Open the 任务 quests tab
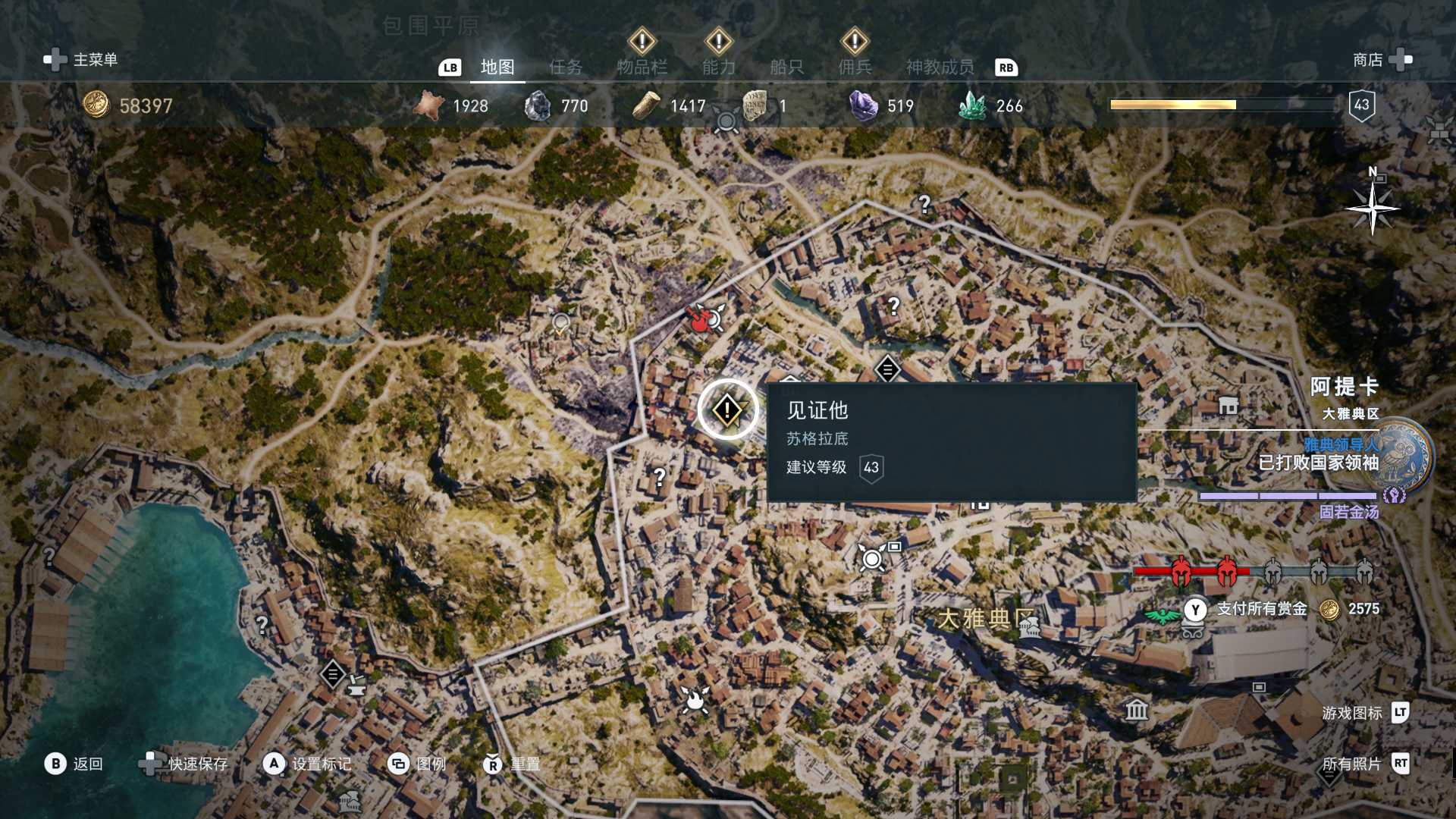 566,67
